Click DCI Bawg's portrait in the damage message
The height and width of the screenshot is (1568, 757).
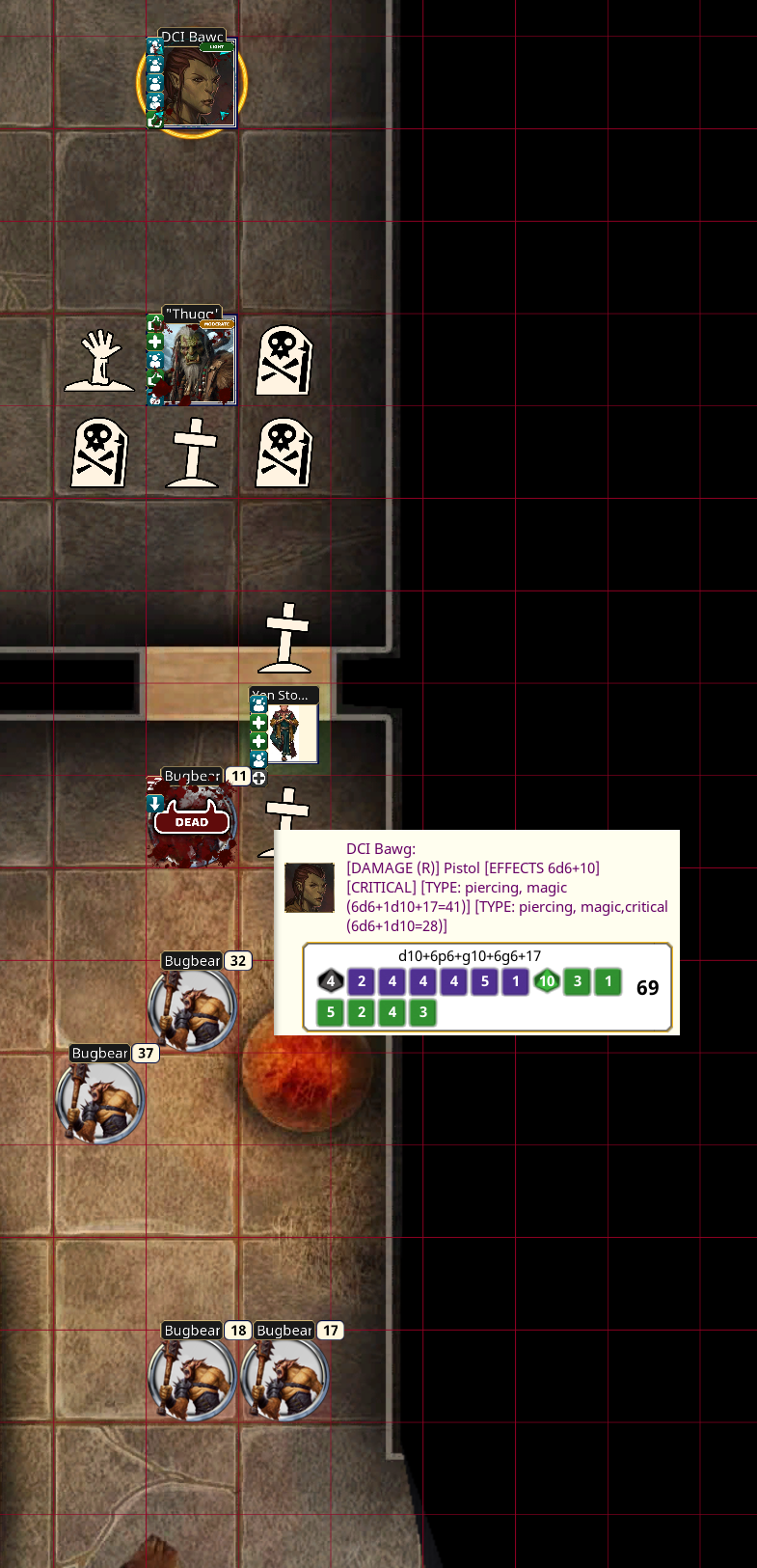tap(310, 888)
